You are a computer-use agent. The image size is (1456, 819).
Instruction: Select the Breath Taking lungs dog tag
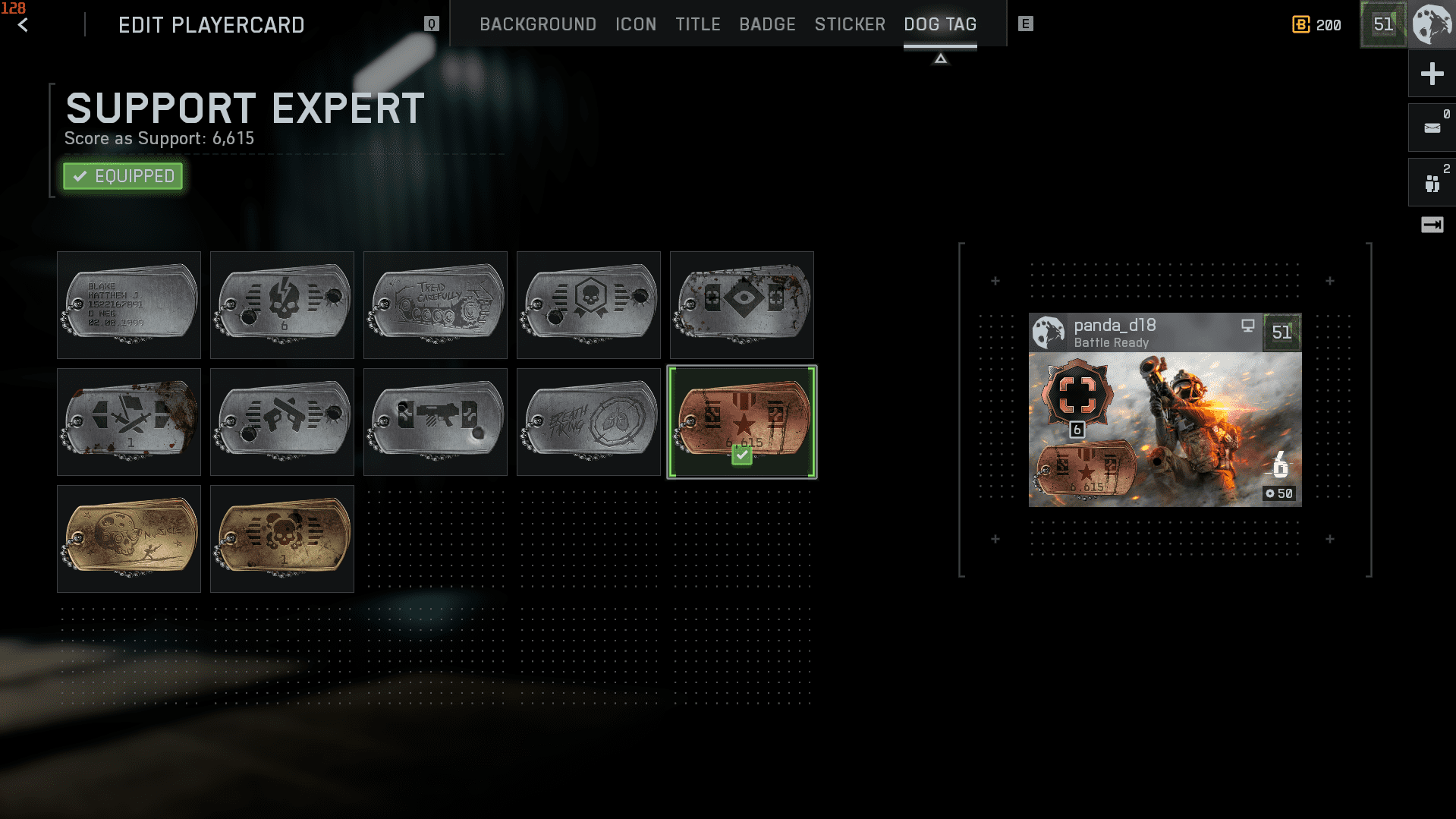pos(589,422)
